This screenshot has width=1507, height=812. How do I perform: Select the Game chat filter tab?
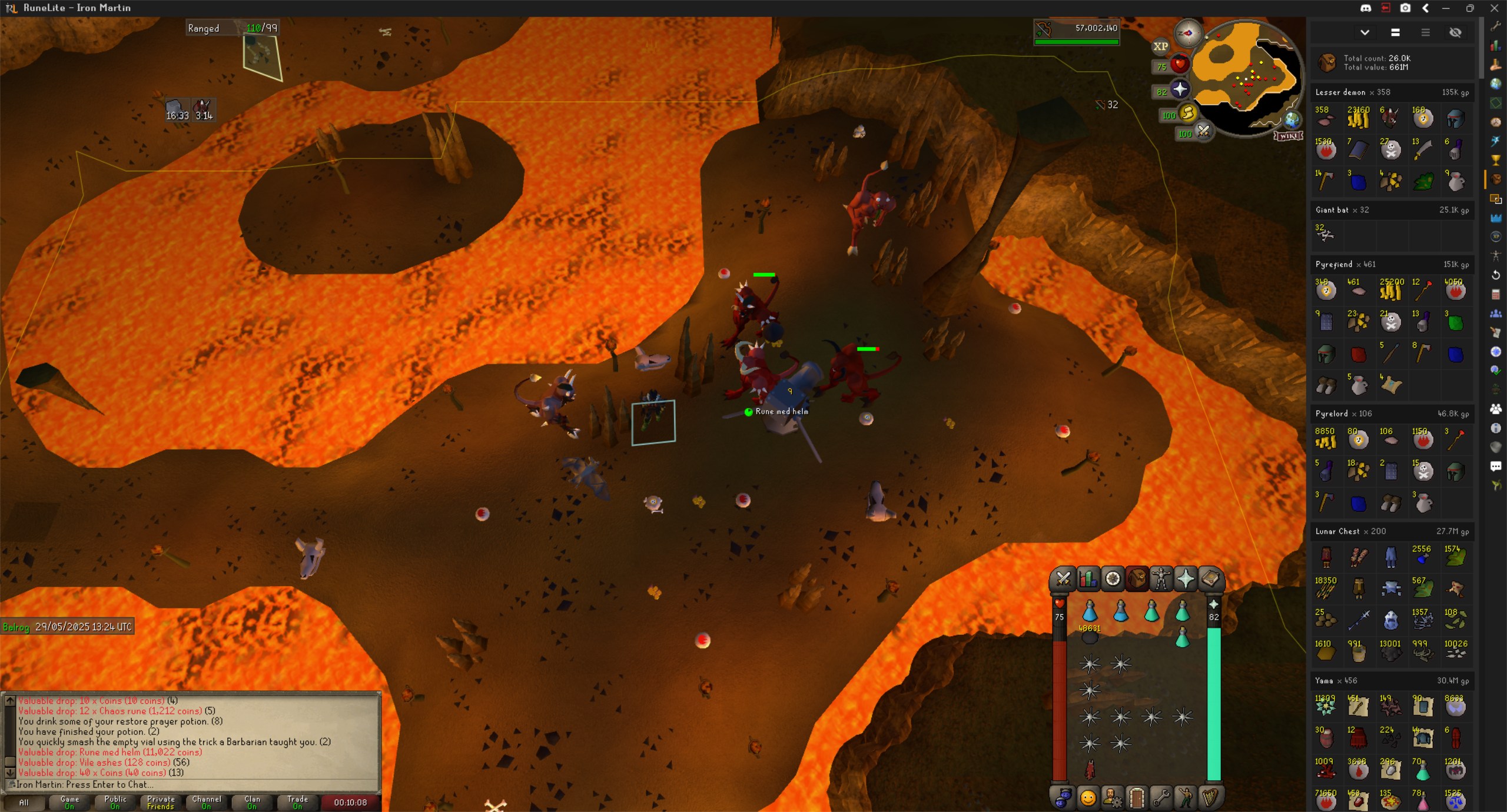(69, 802)
